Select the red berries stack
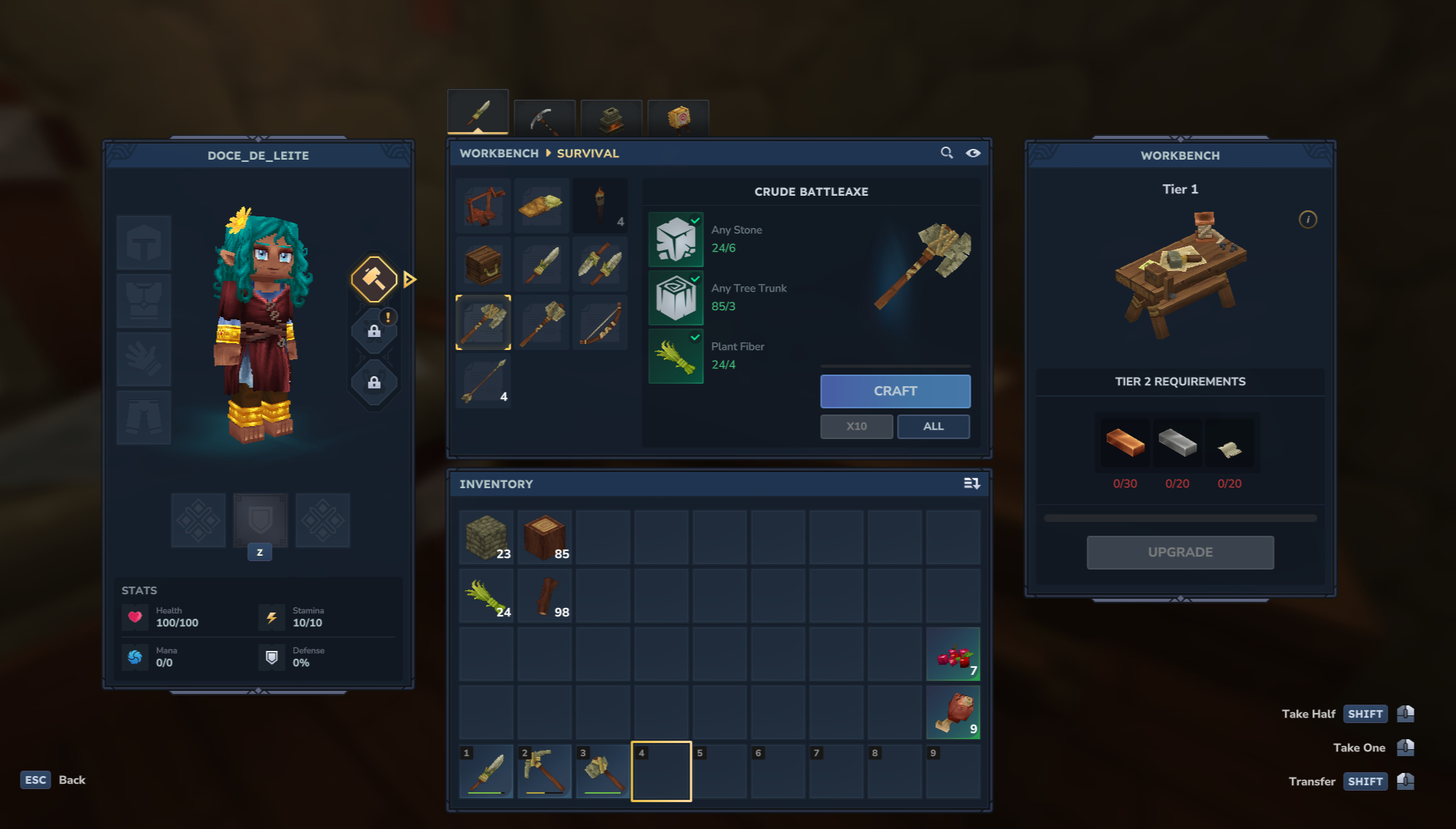The image size is (1456, 829). [953, 654]
